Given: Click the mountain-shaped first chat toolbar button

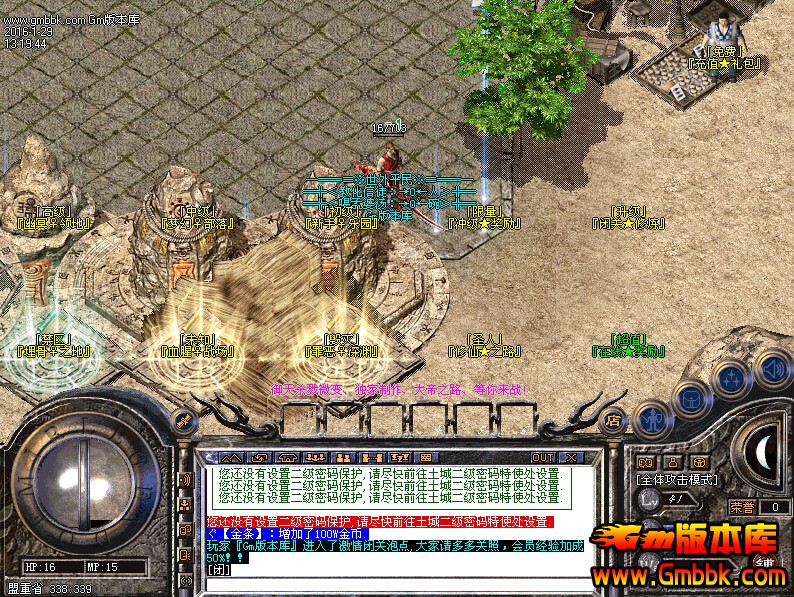Looking at the screenshot, I should [x=229, y=457].
